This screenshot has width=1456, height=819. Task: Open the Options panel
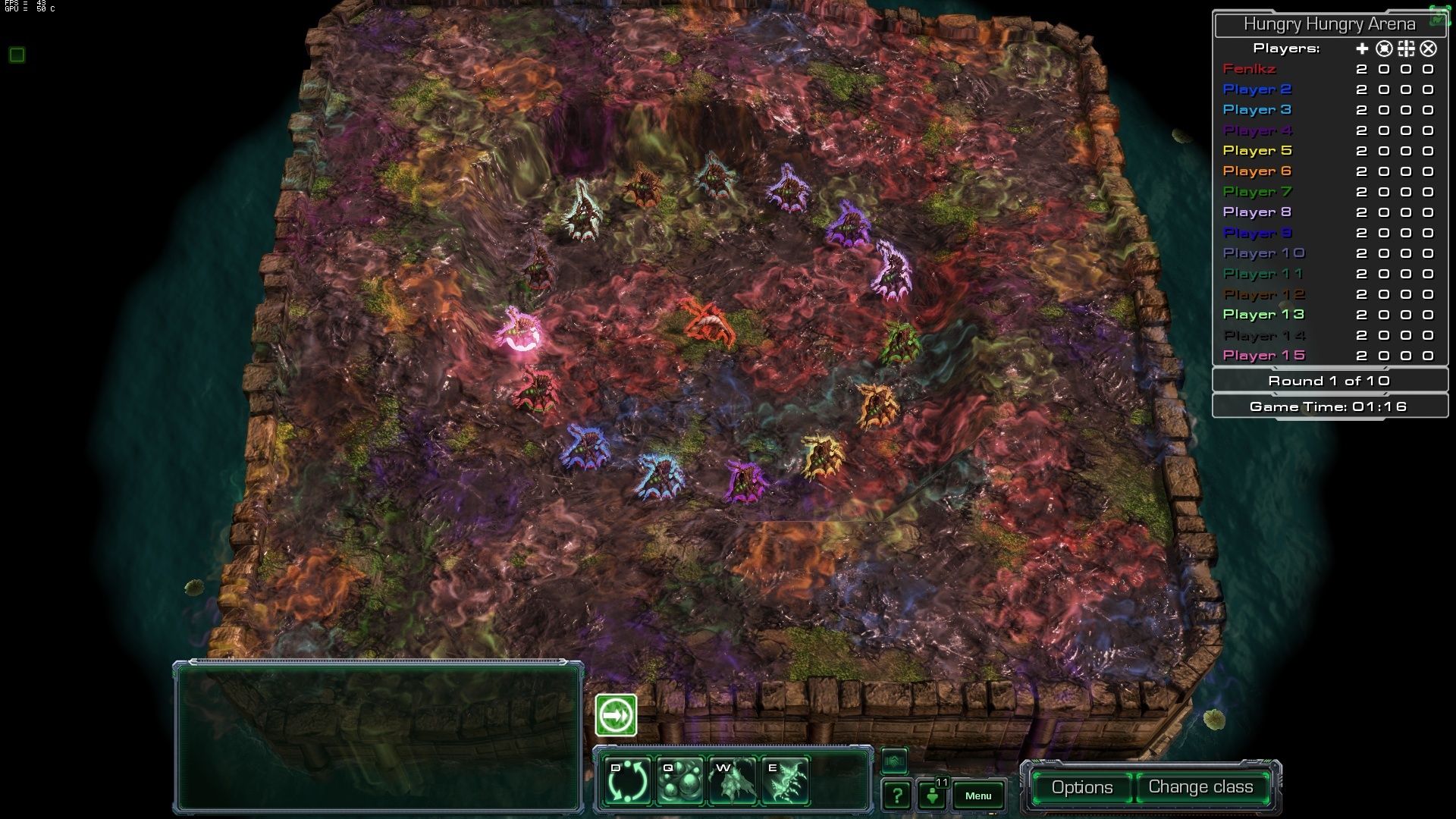(1081, 787)
